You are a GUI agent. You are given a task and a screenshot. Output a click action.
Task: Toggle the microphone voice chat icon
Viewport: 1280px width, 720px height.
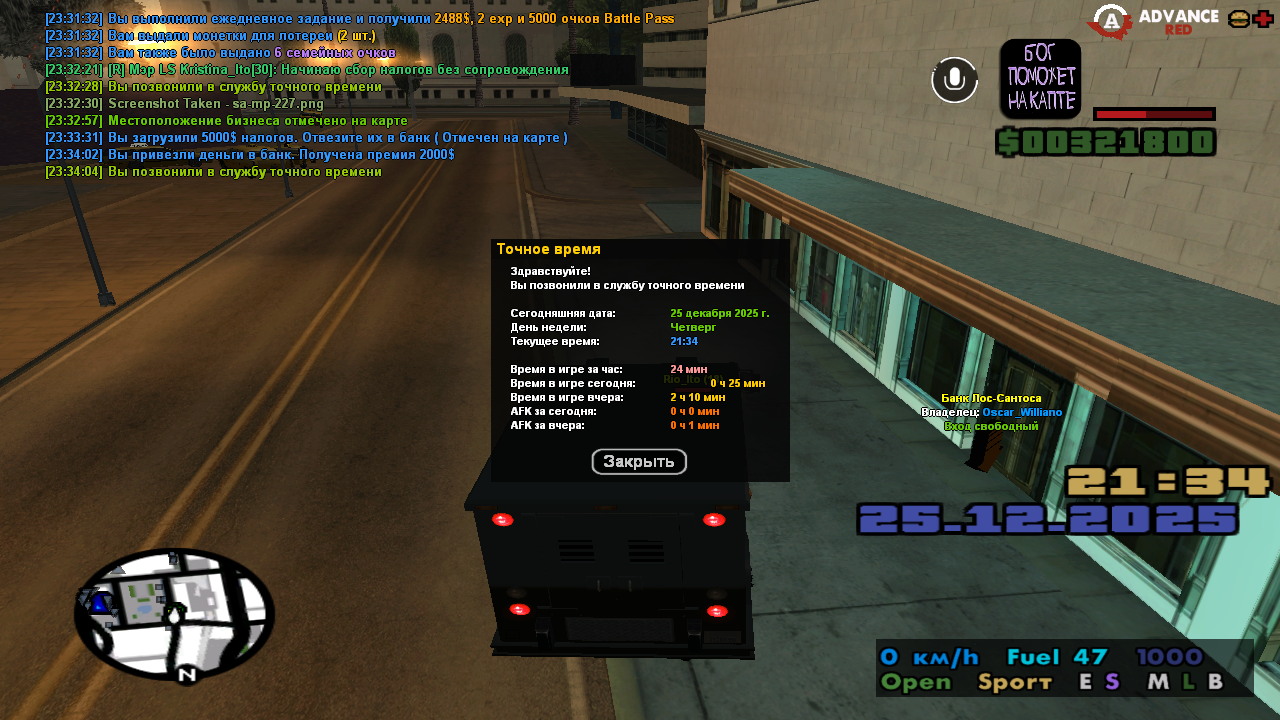(954, 80)
